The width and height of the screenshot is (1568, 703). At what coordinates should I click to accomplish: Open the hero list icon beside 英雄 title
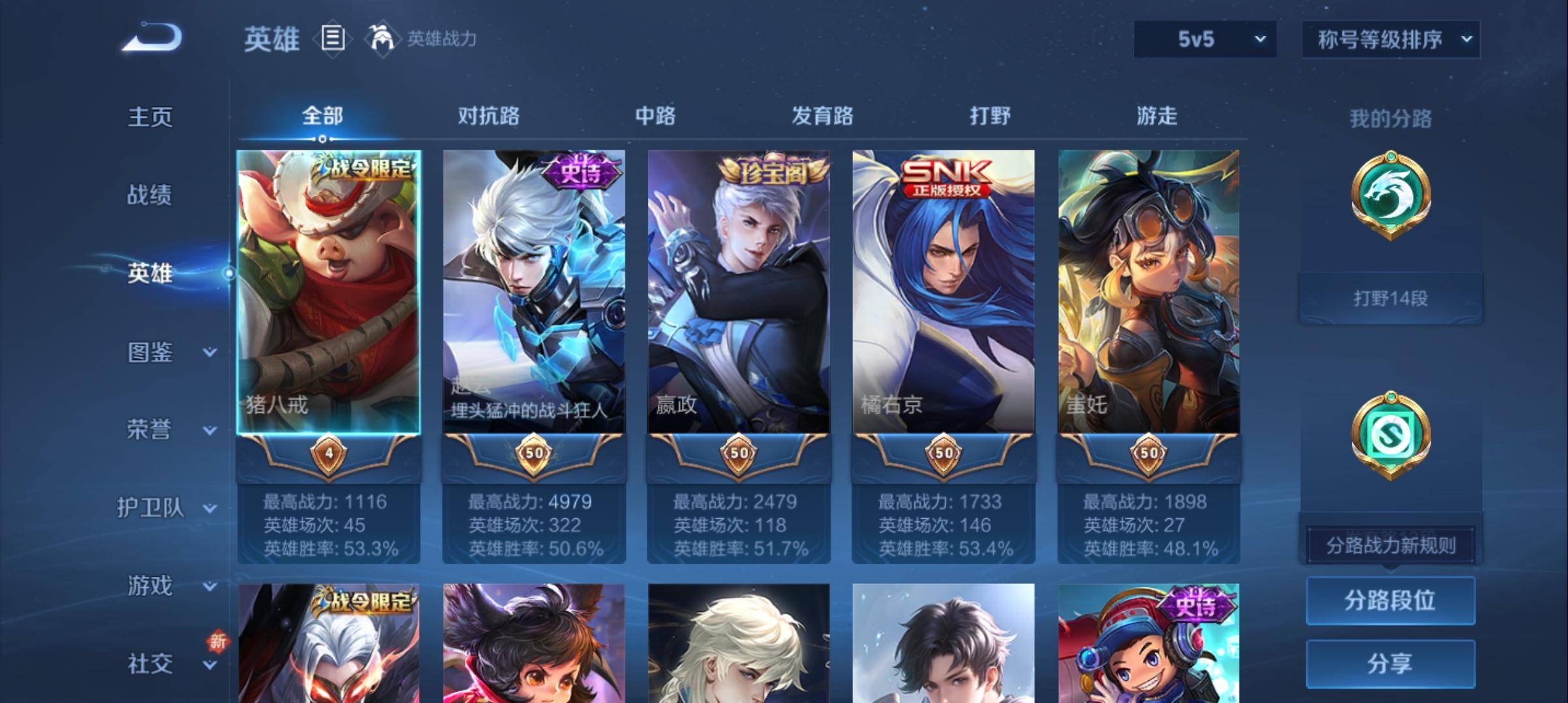(x=333, y=39)
